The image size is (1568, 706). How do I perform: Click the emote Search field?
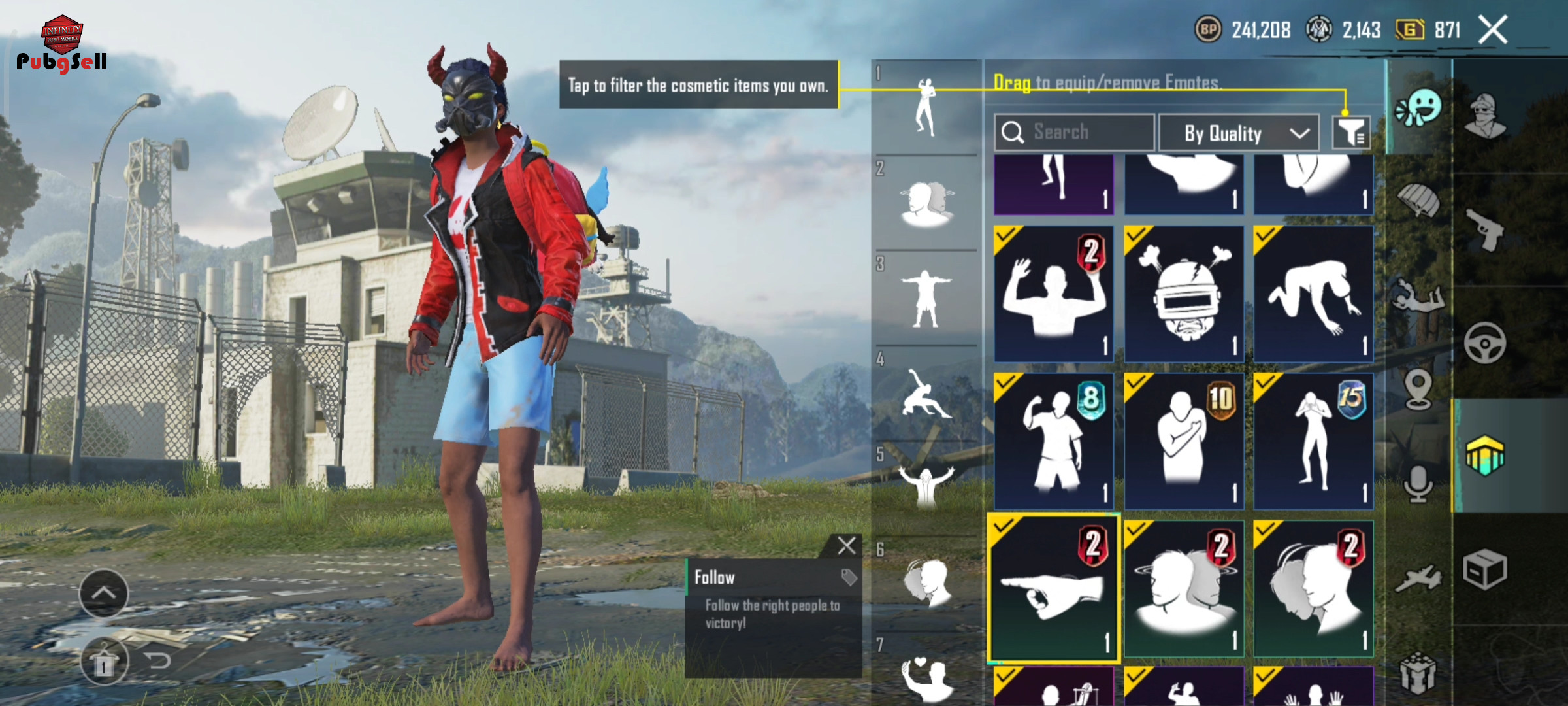coord(1075,132)
